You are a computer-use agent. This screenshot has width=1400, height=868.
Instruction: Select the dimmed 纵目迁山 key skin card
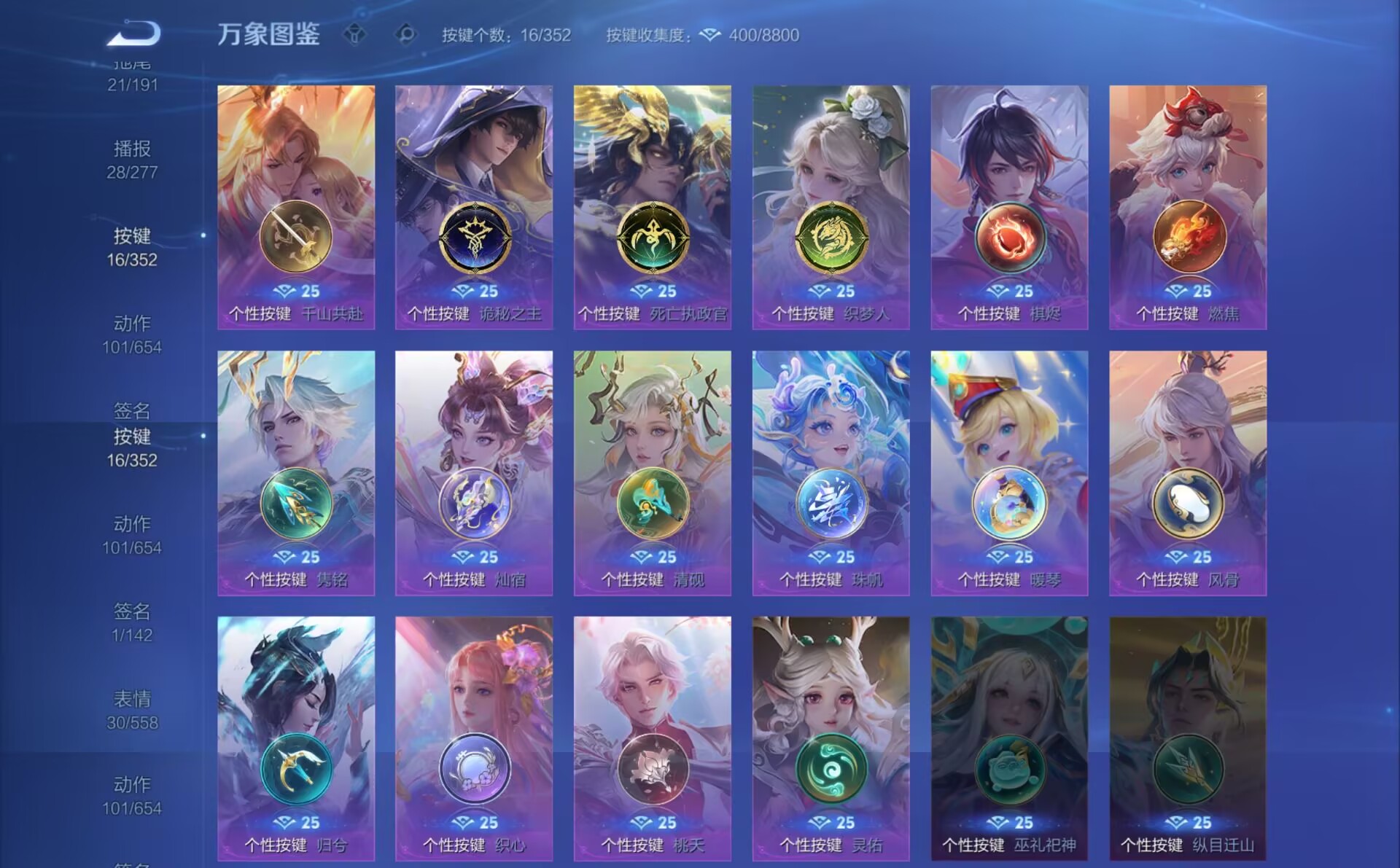[1188, 738]
